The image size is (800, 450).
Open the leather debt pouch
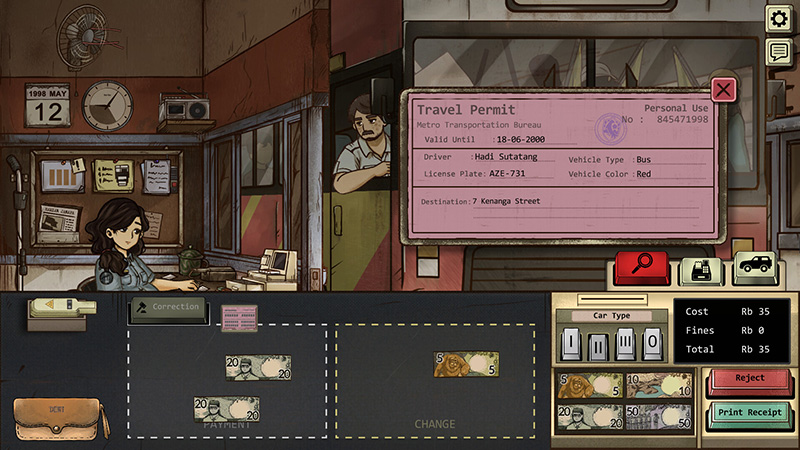58,418
